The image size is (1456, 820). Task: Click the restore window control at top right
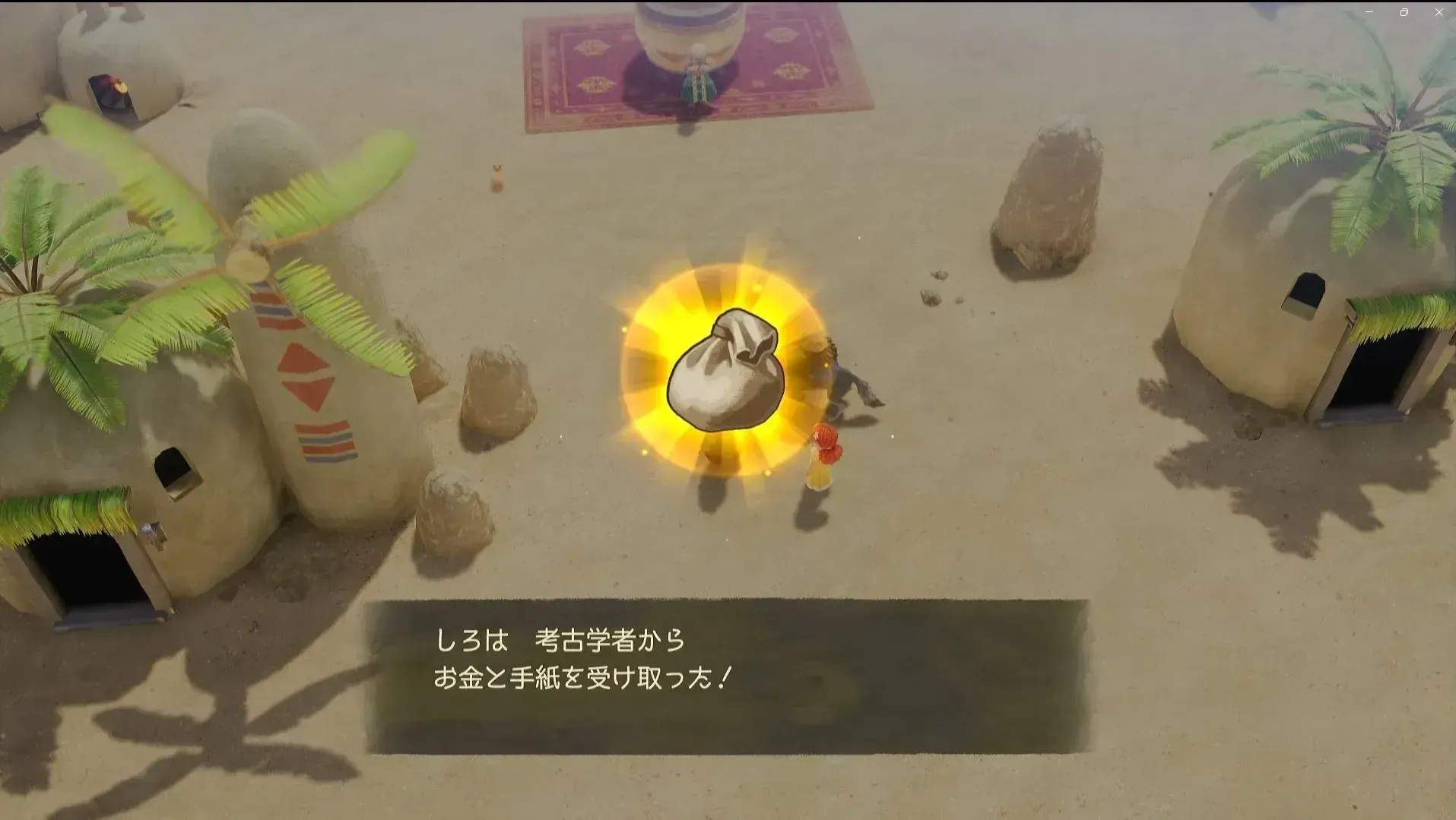tap(1405, 12)
